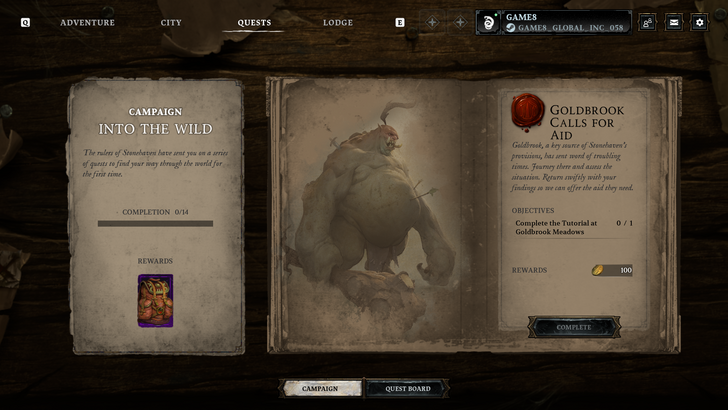Switch to the City tab
The width and height of the screenshot is (728, 410).
point(171,22)
